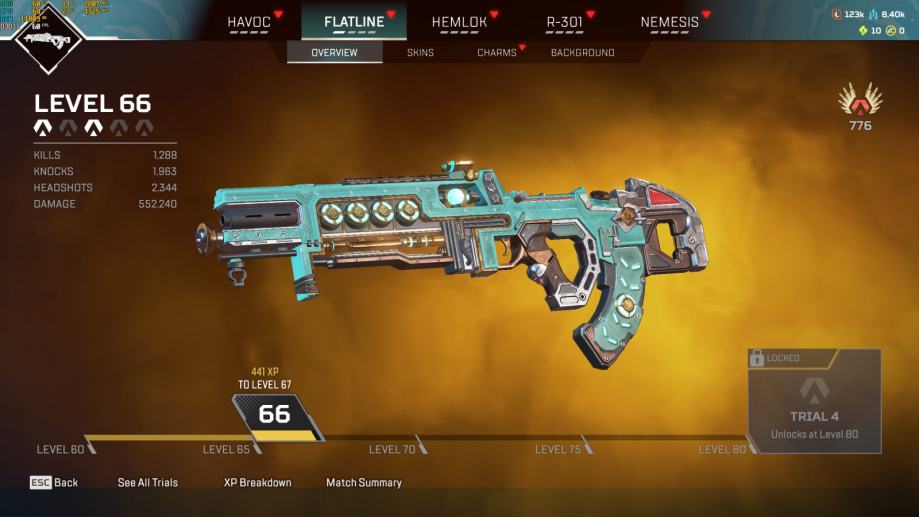Image resolution: width=919 pixels, height=517 pixels.
Task: Open See All Trials
Action: [x=148, y=482]
